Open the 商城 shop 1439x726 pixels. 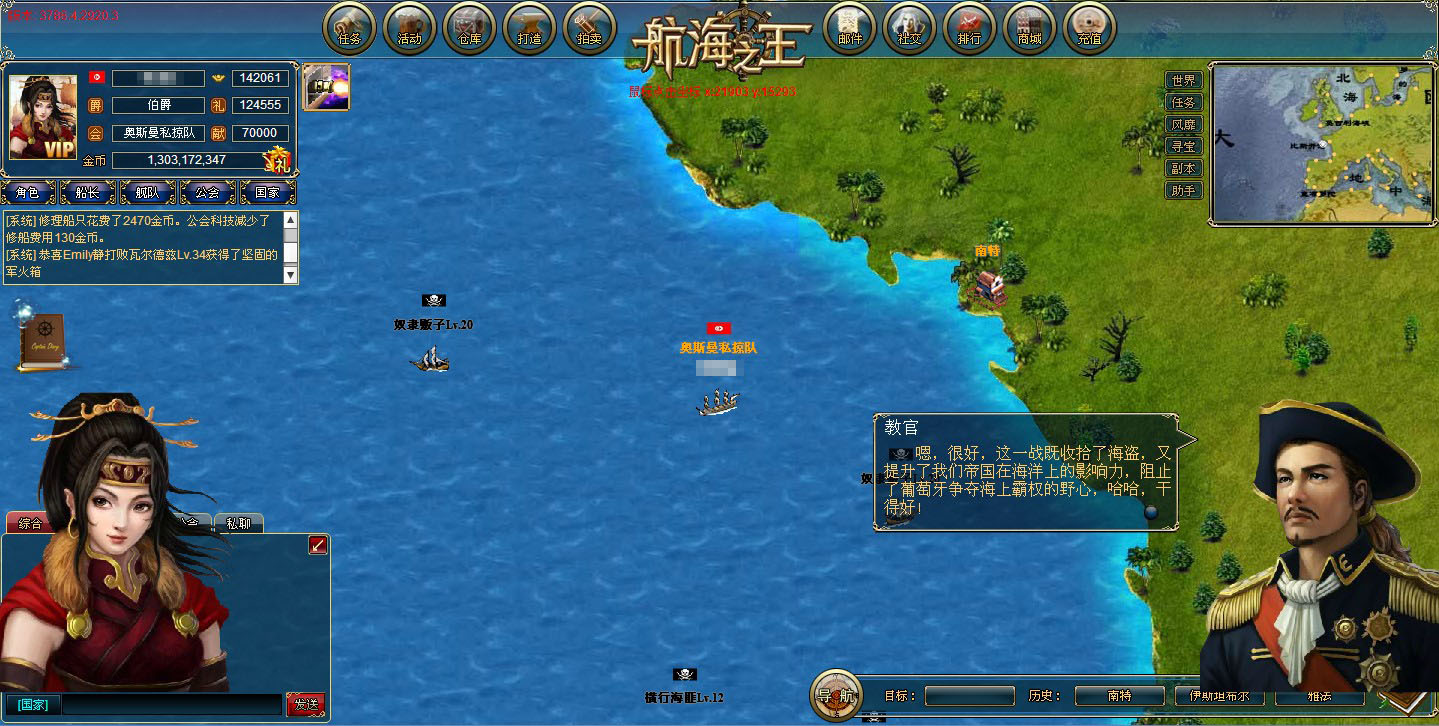[x=1029, y=29]
